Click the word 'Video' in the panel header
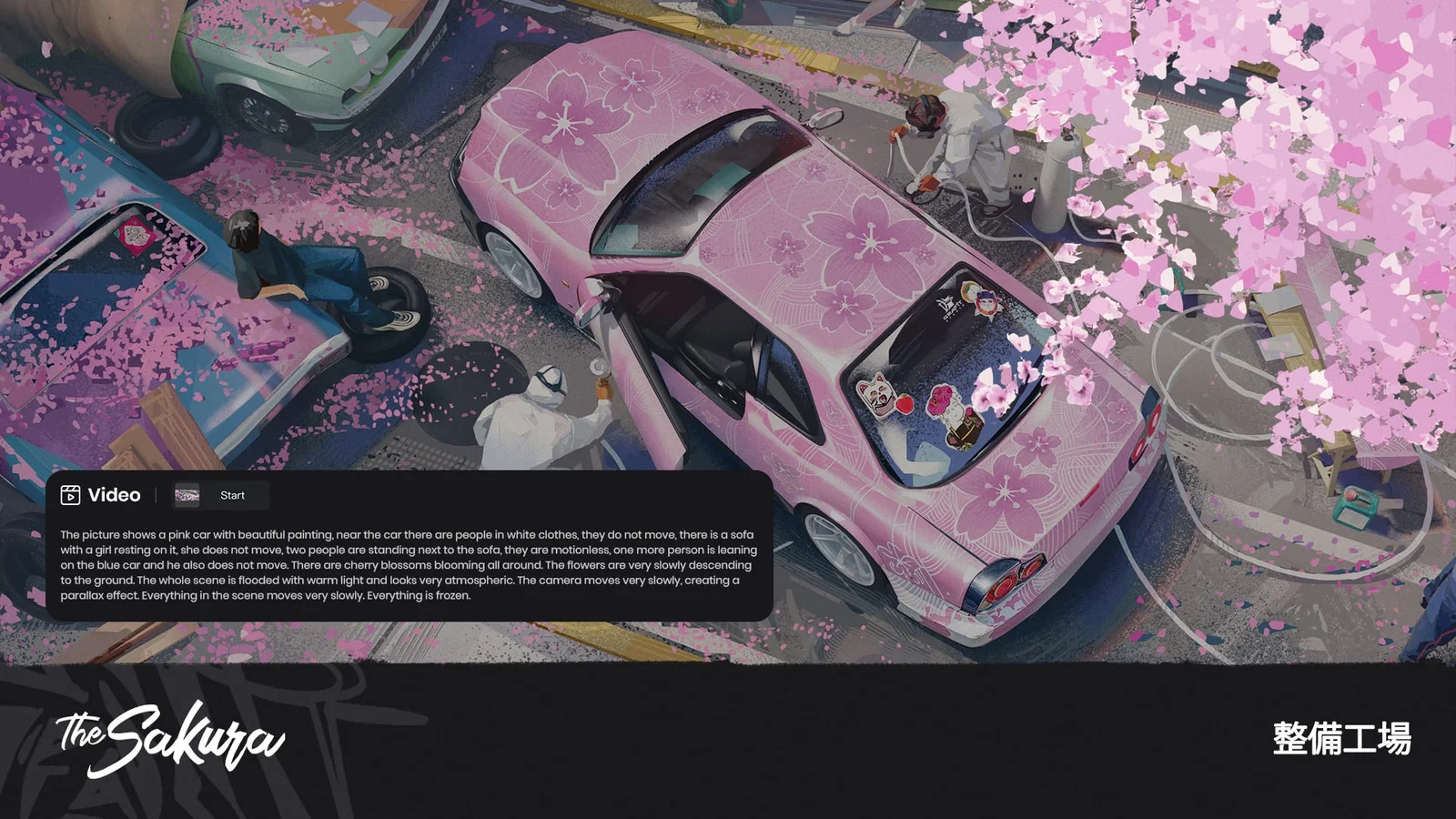 click(x=113, y=496)
